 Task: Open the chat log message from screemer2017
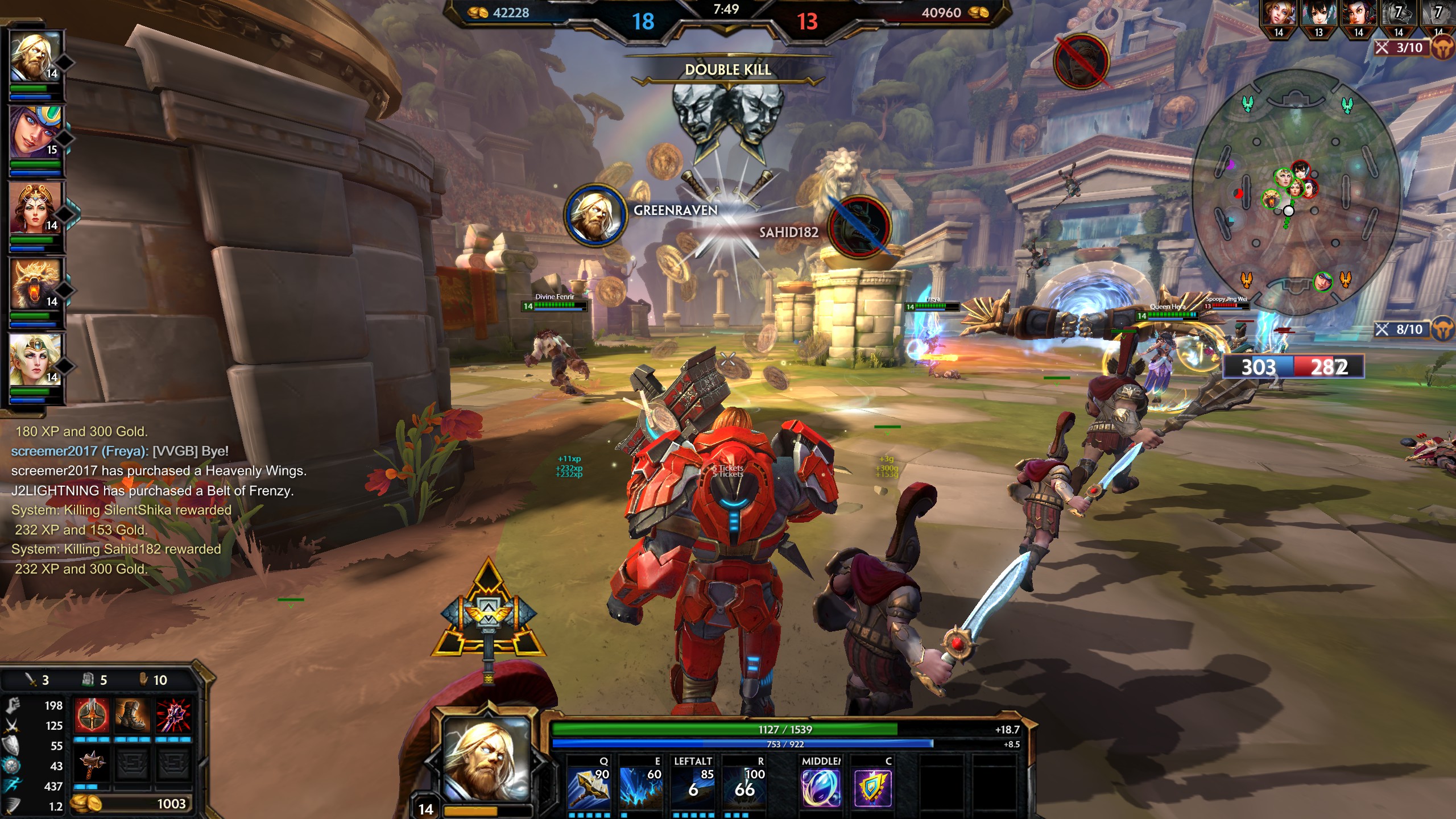pyautogui.click(x=119, y=451)
